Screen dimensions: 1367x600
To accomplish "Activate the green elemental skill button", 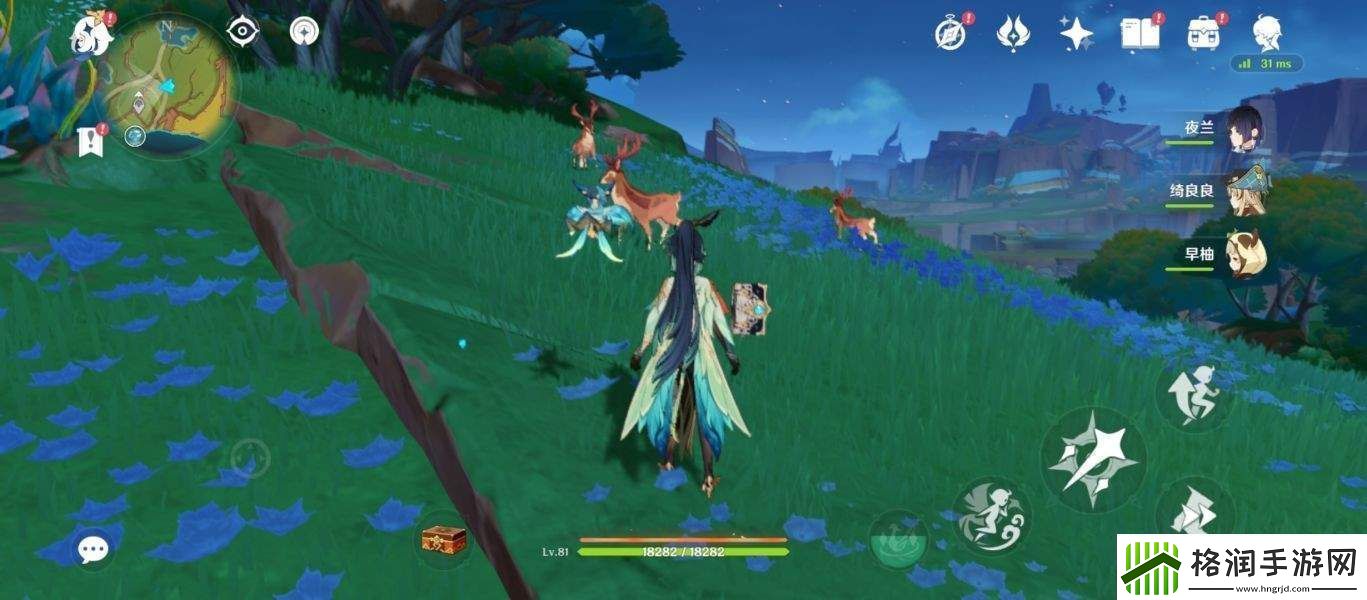I will 896,540.
